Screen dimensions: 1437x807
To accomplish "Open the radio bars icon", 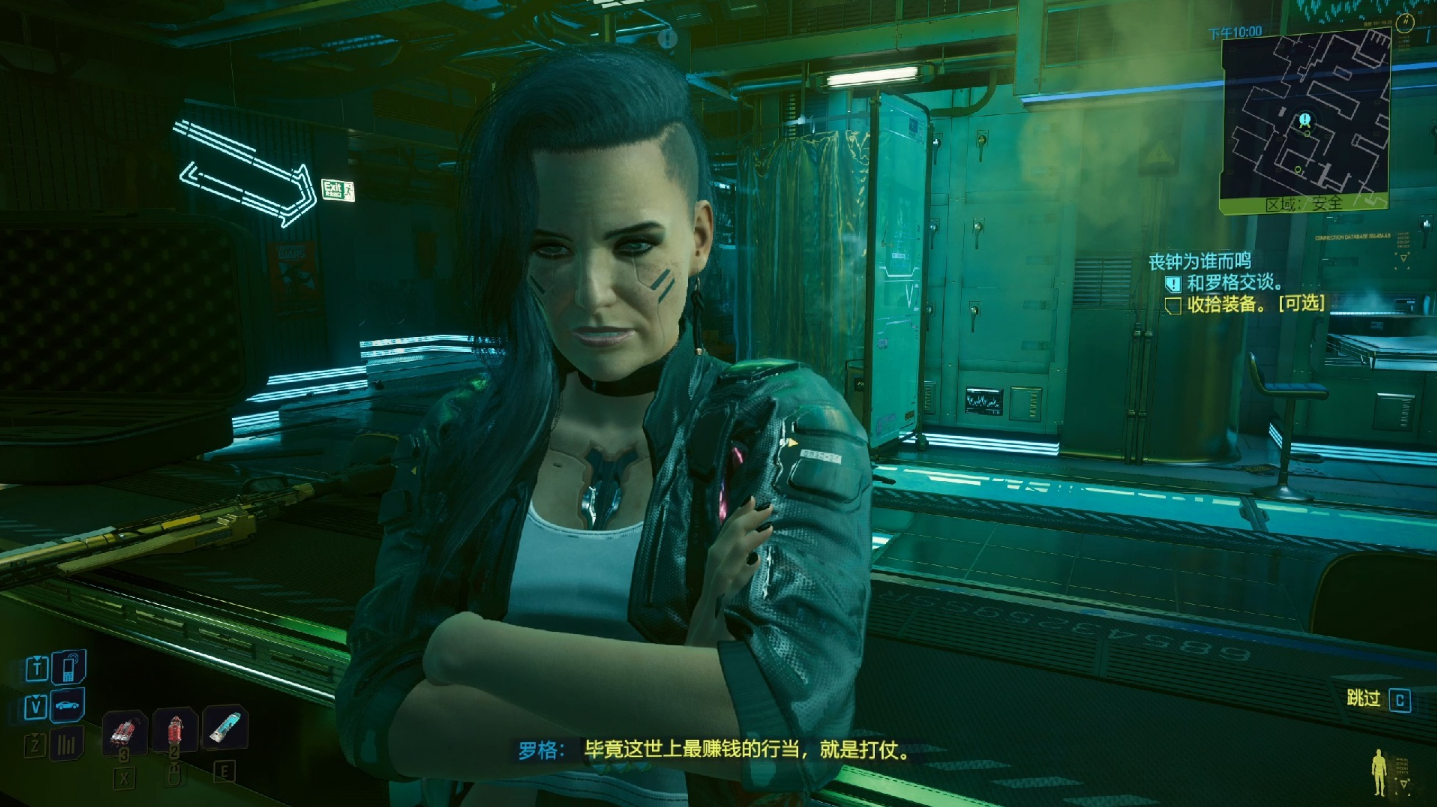I will coord(67,743).
